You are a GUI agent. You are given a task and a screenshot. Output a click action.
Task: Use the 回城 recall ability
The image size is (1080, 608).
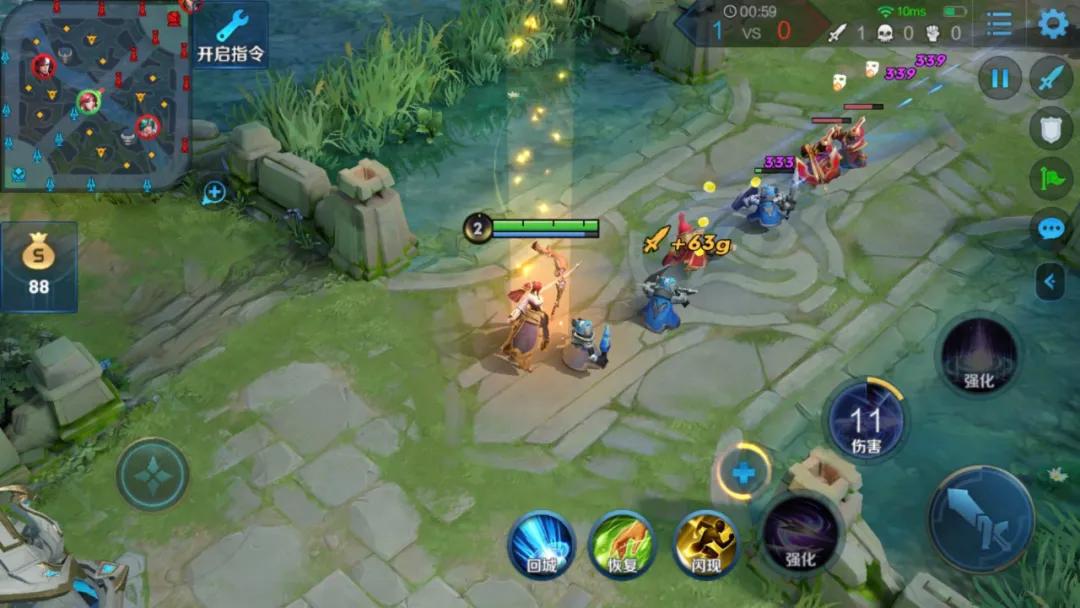coord(541,545)
